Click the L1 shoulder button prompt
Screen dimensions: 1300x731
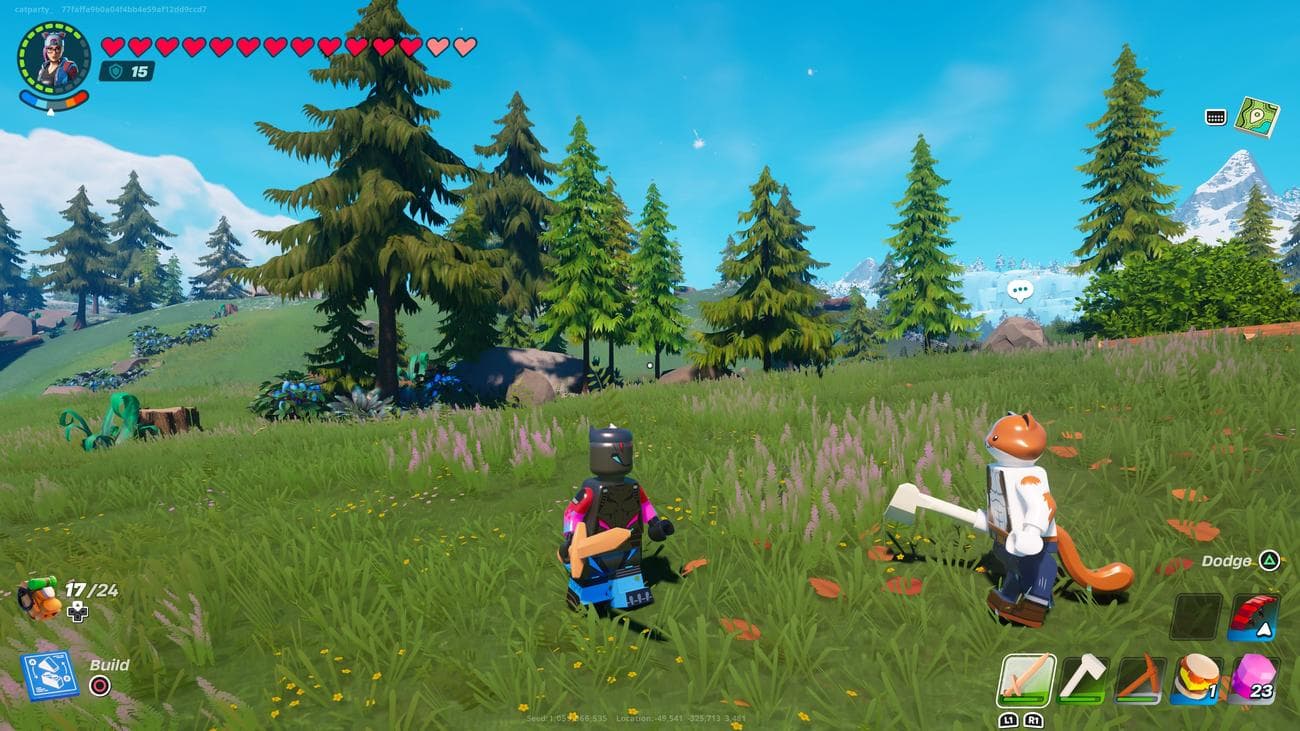coord(1011,720)
